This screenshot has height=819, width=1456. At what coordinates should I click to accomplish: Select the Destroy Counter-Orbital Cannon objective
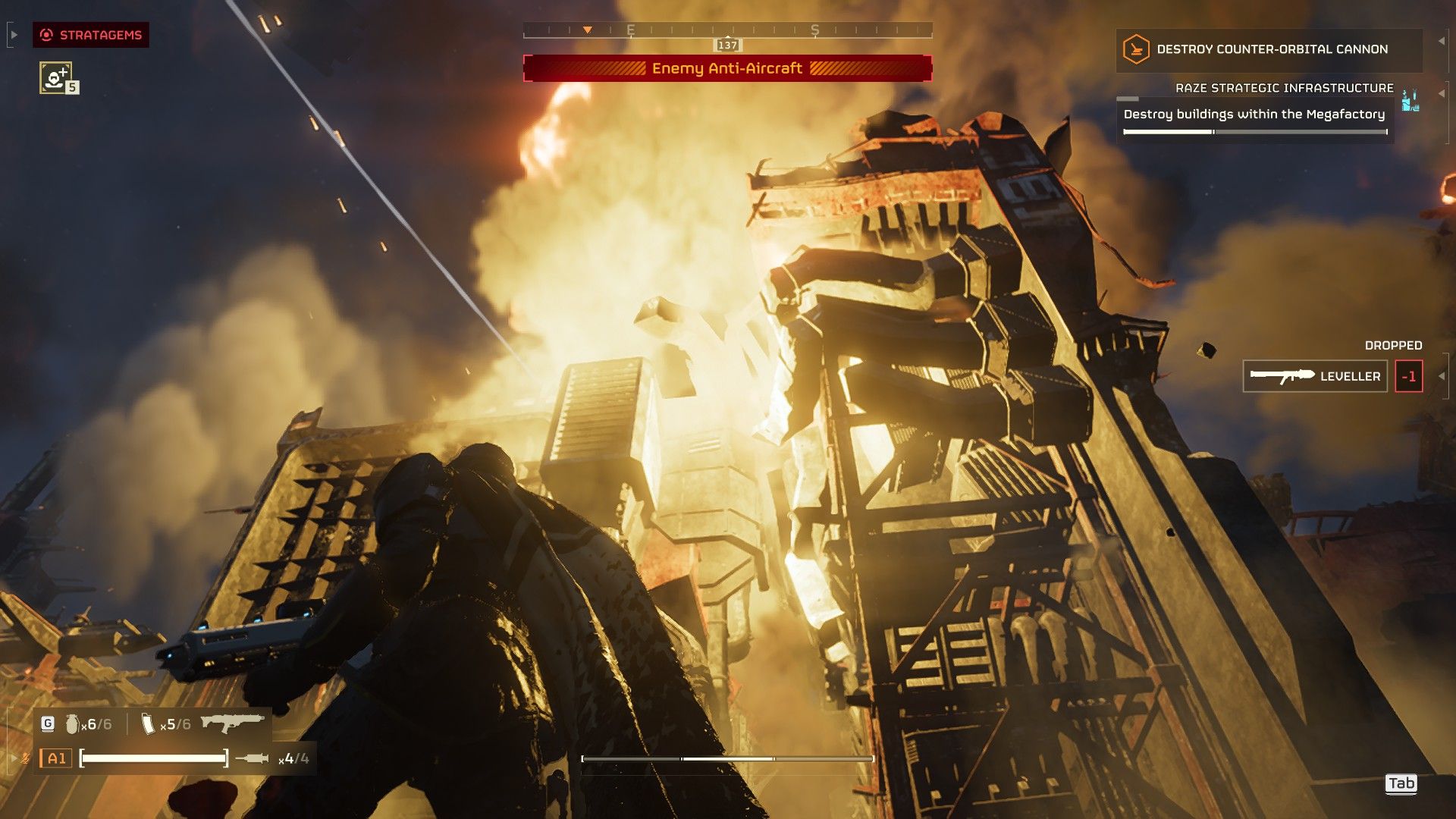[x=1271, y=49]
